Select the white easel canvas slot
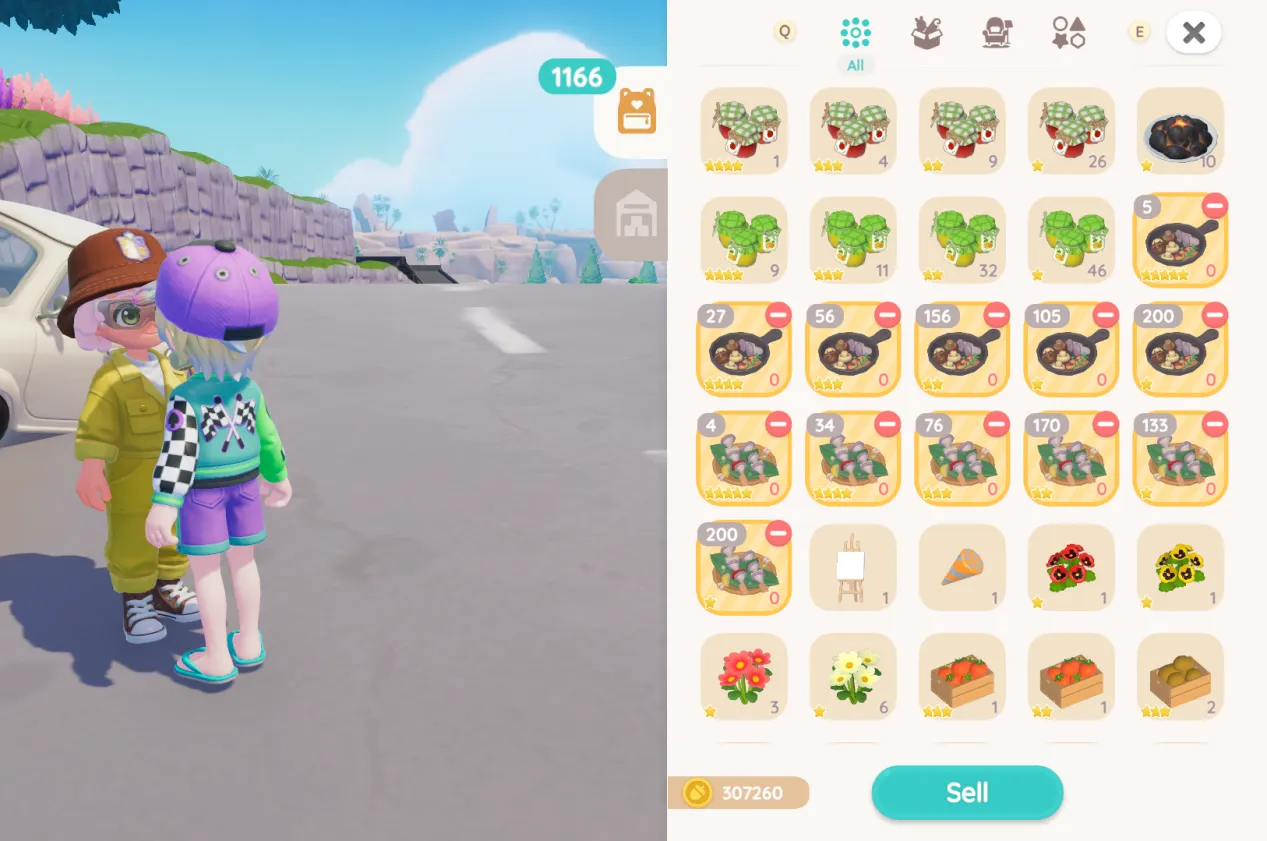 (852, 567)
